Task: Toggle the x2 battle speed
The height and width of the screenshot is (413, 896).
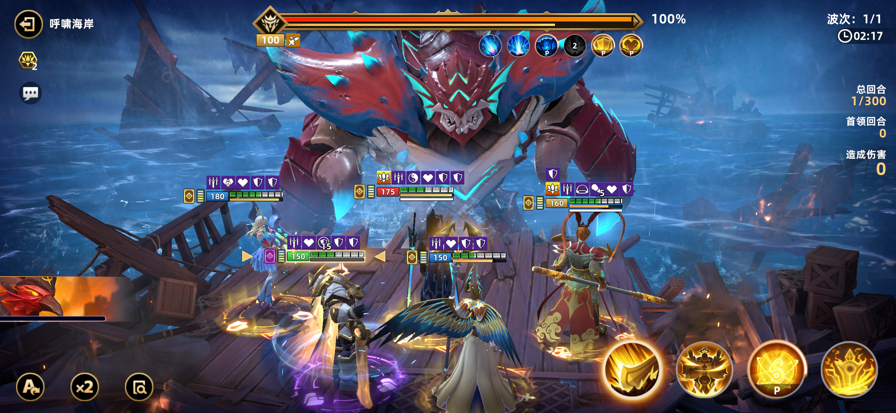Action: [x=85, y=386]
